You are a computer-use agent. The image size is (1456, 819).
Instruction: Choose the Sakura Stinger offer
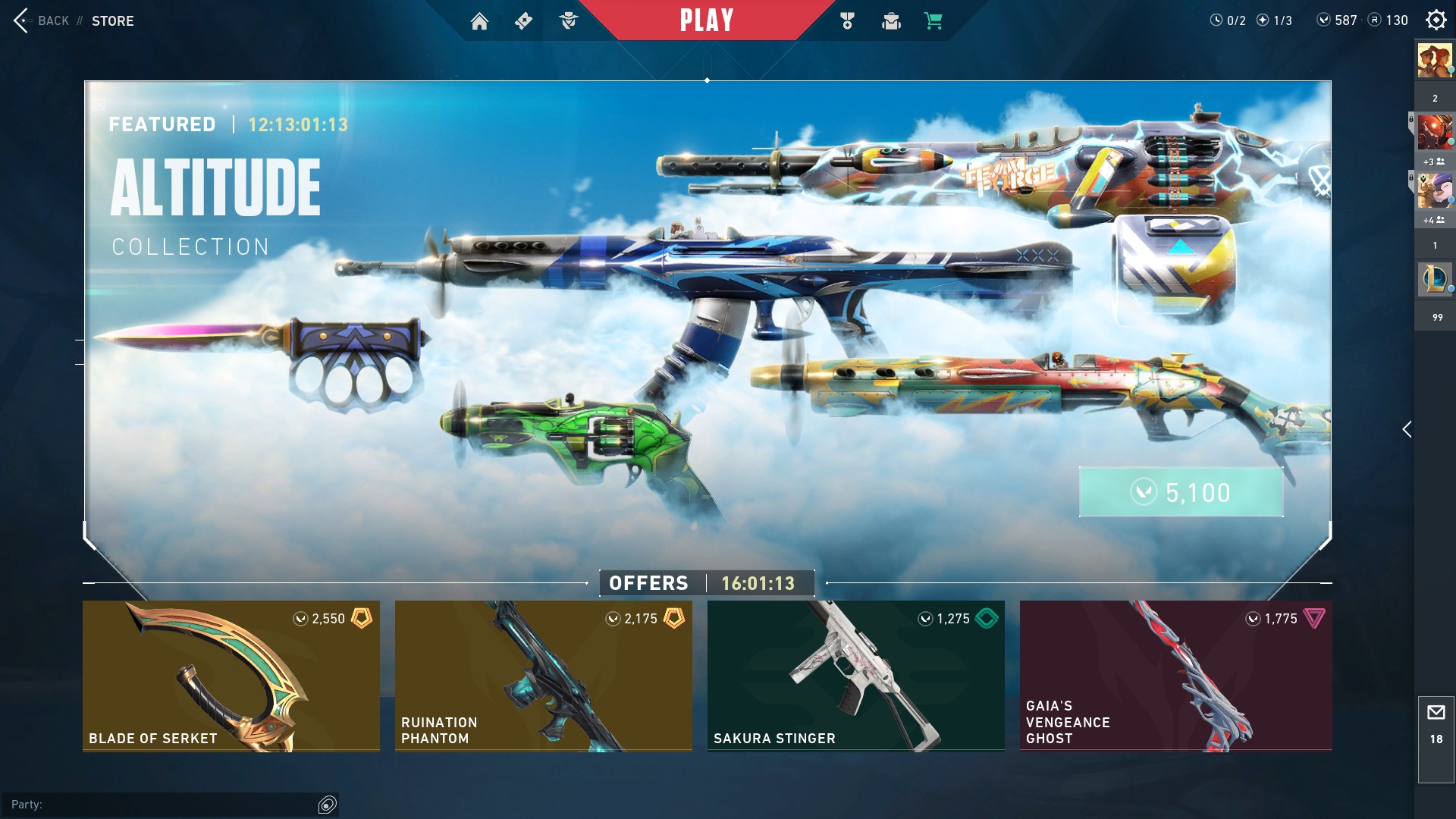click(x=855, y=675)
